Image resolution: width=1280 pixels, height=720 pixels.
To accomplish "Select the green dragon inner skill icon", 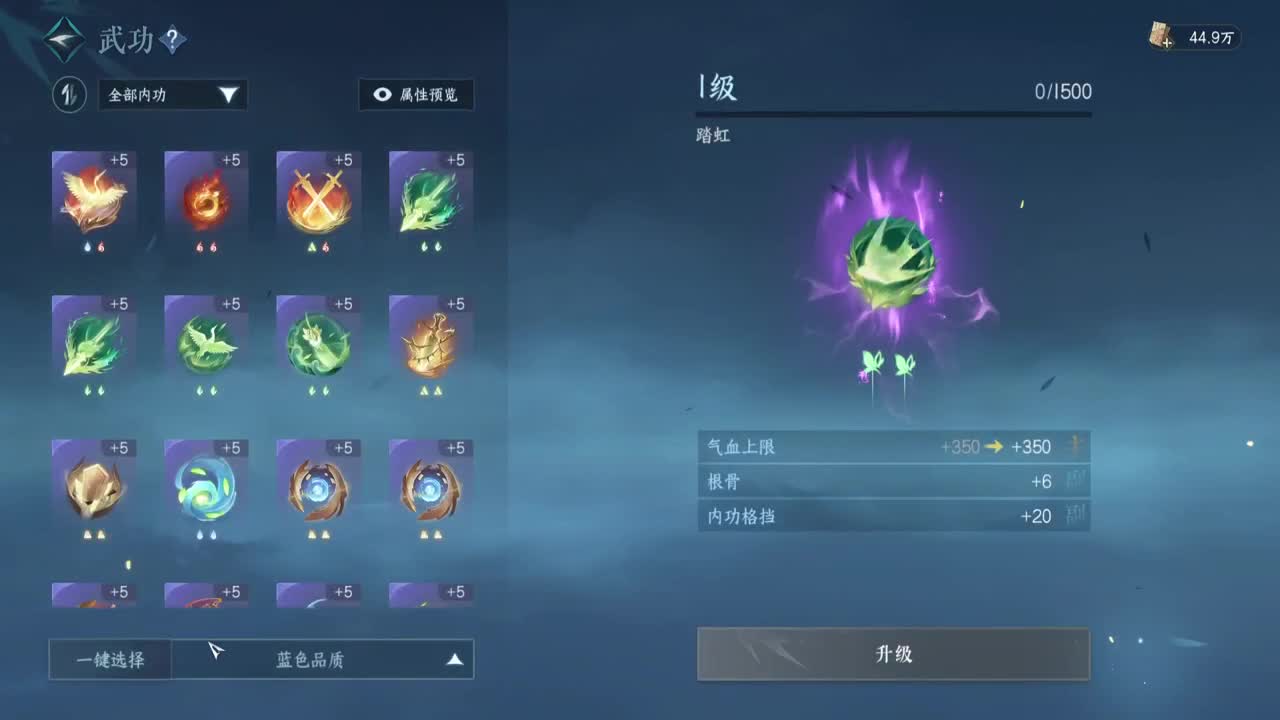I will [x=430, y=197].
